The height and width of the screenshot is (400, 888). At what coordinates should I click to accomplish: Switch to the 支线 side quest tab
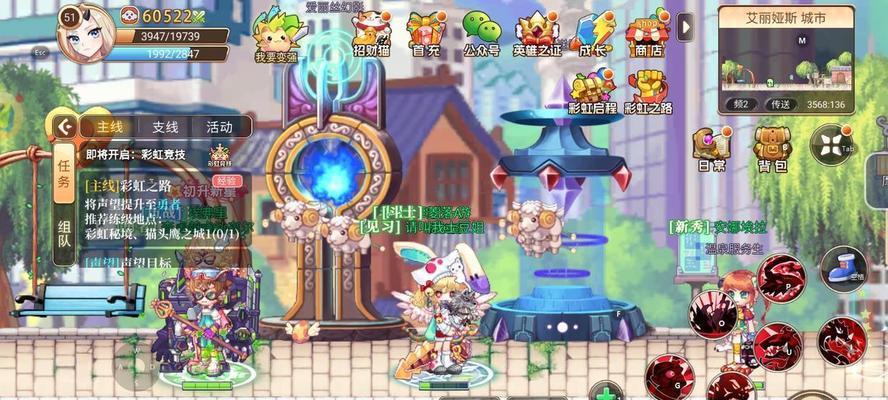coord(165,127)
